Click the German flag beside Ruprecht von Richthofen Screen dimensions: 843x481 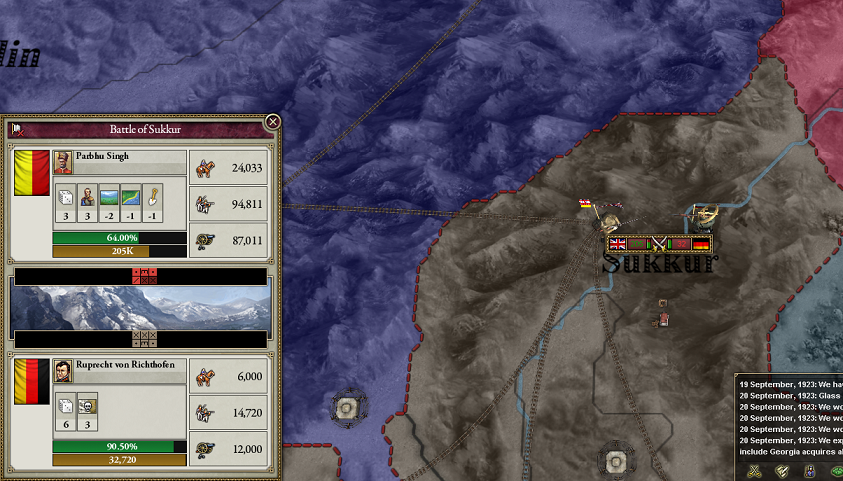point(31,380)
